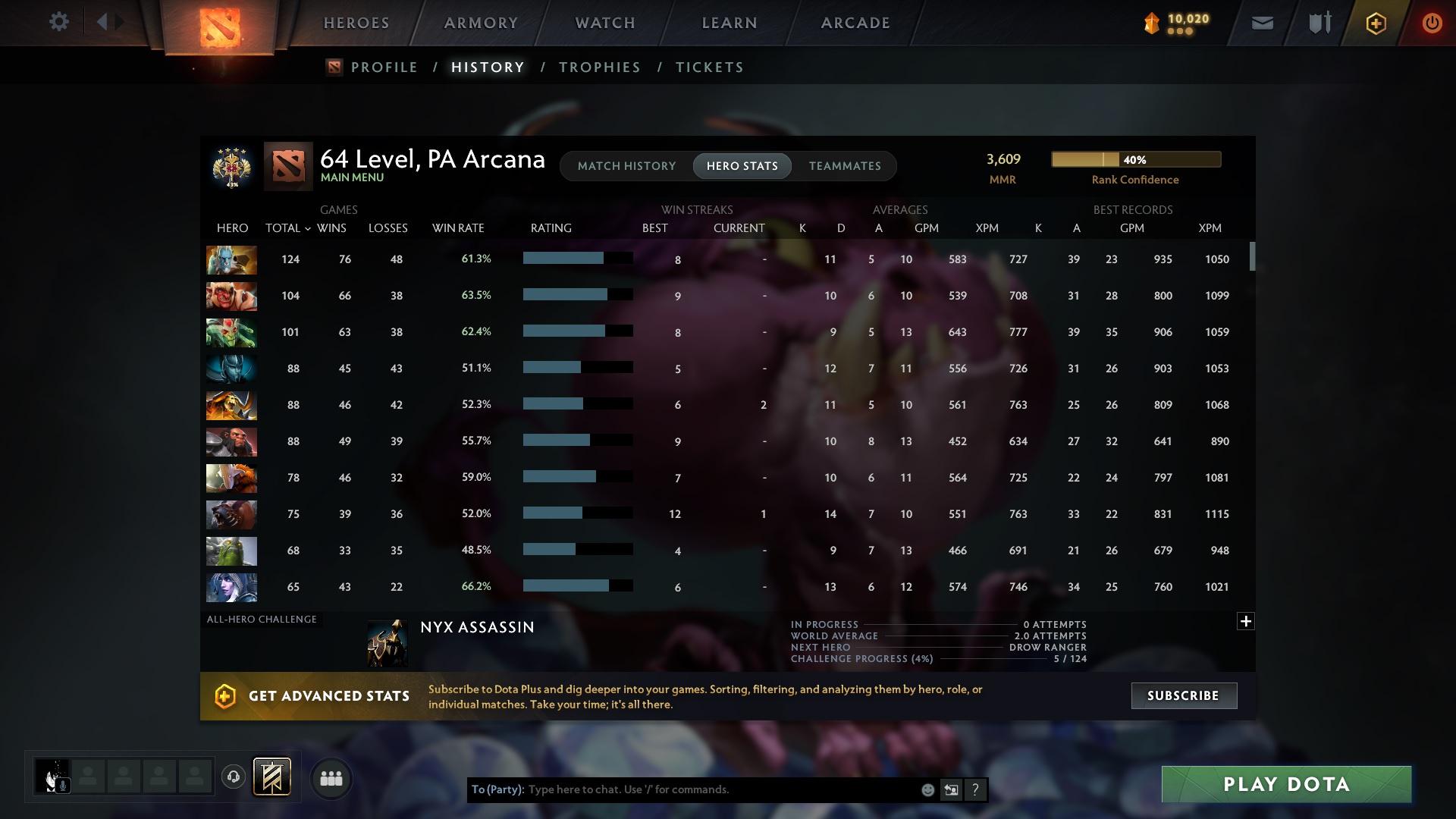Open the friends list with the three-person icon
The height and width of the screenshot is (819, 1456).
coord(330,778)
